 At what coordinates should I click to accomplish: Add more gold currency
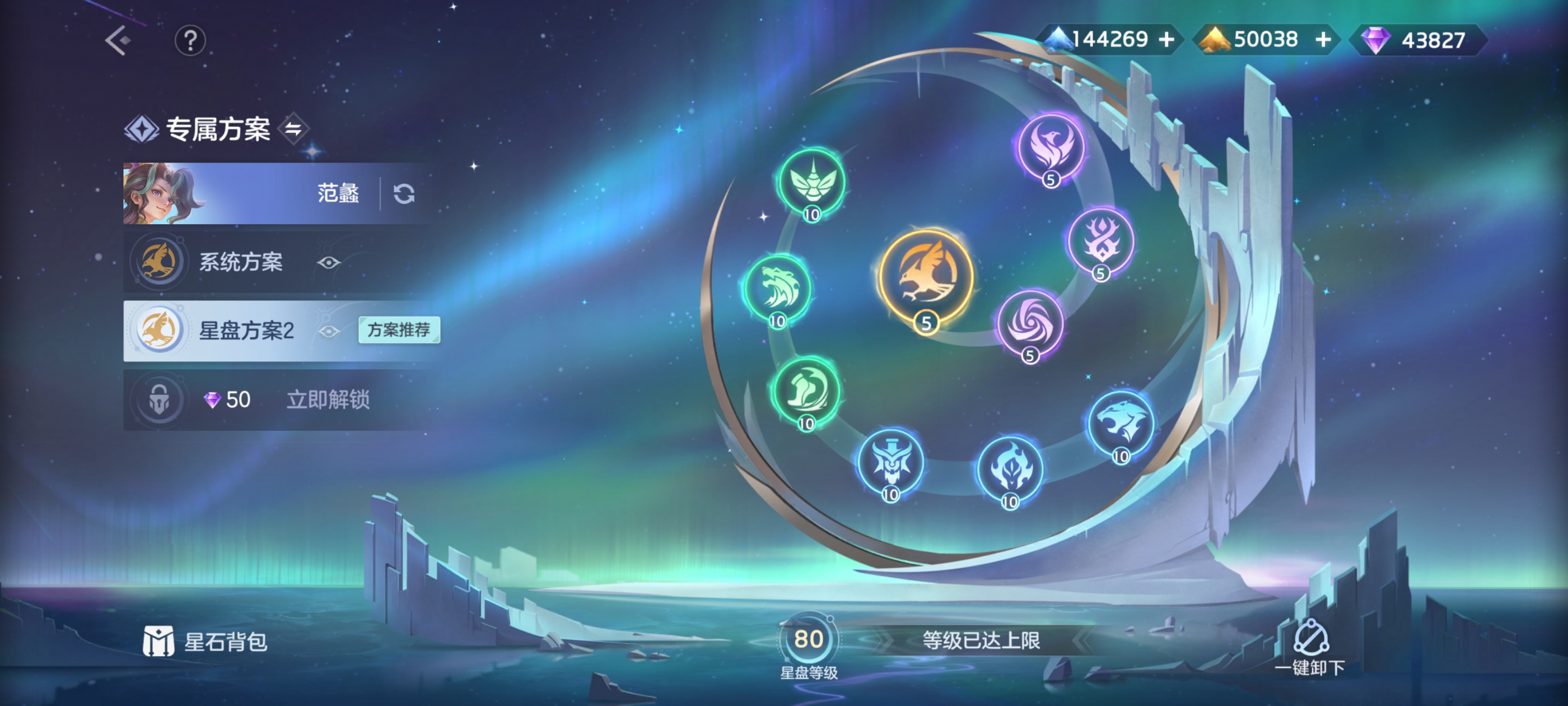[1322, 40]
